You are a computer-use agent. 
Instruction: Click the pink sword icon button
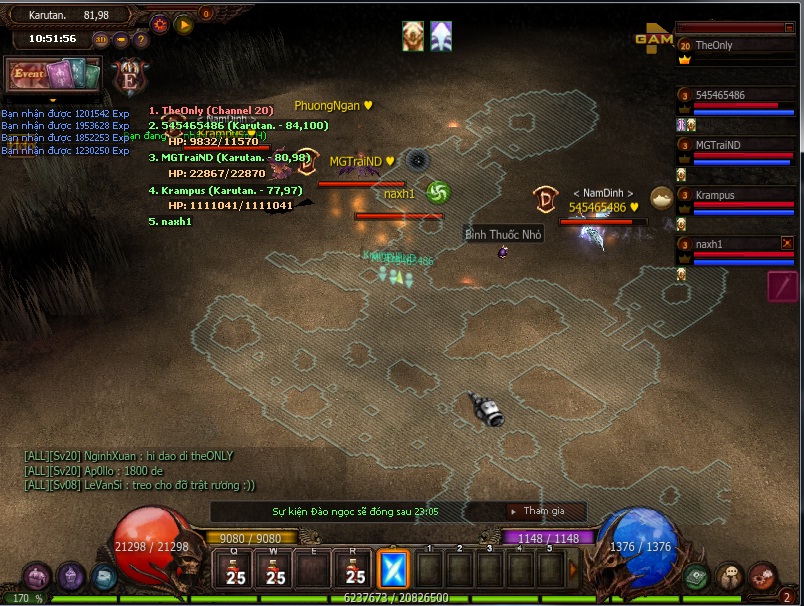pyautogui.click(x=782, y=286)
